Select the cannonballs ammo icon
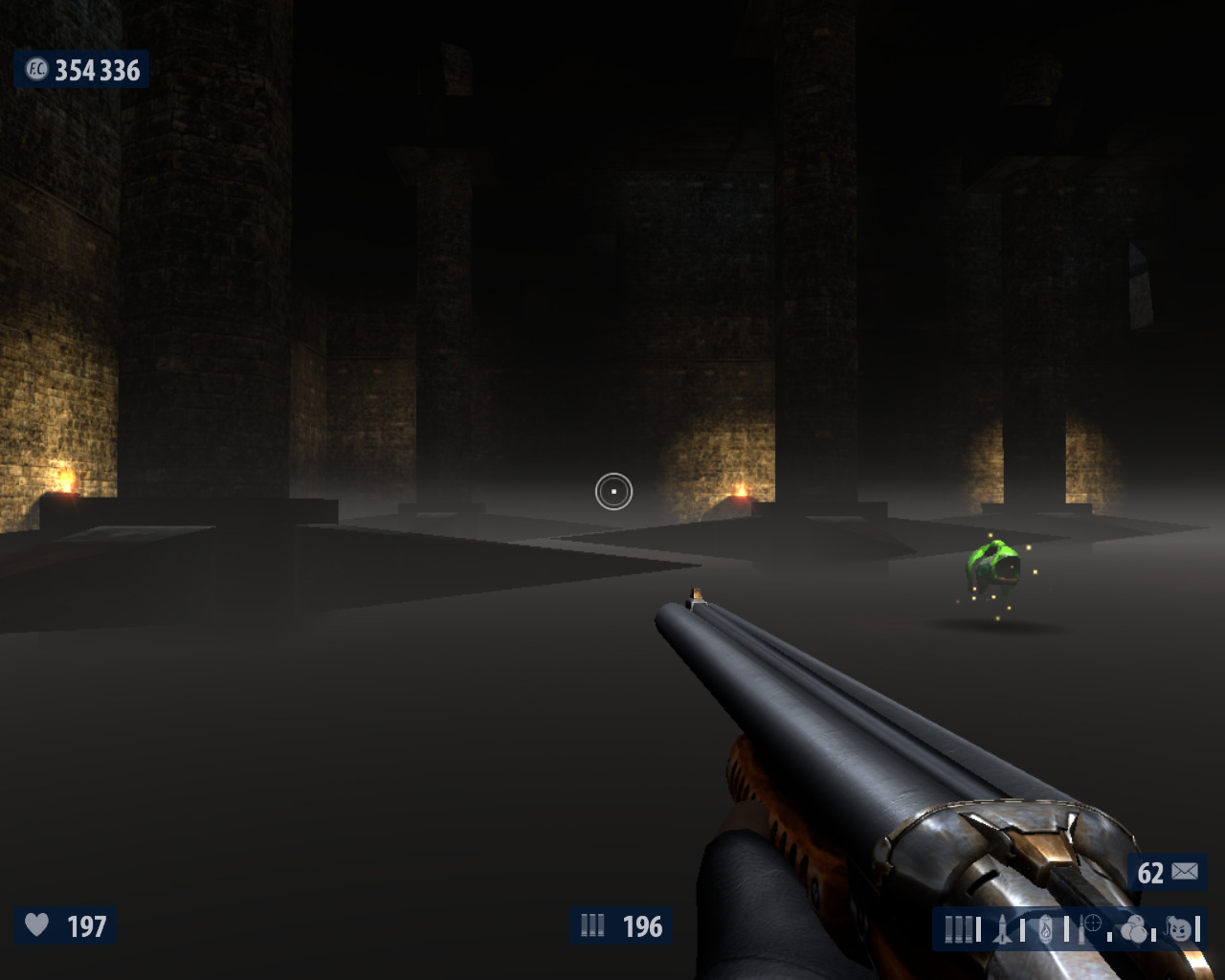This screenshot has height=980, width=1225. (x=1135, y=929)
